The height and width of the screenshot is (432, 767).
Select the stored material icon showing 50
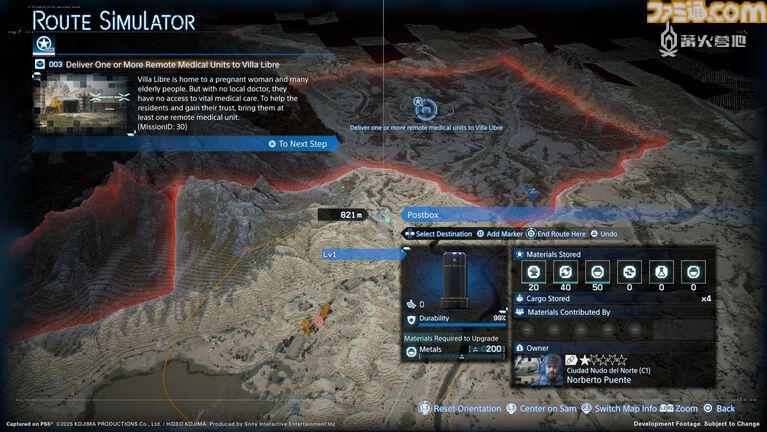point(596,271)
